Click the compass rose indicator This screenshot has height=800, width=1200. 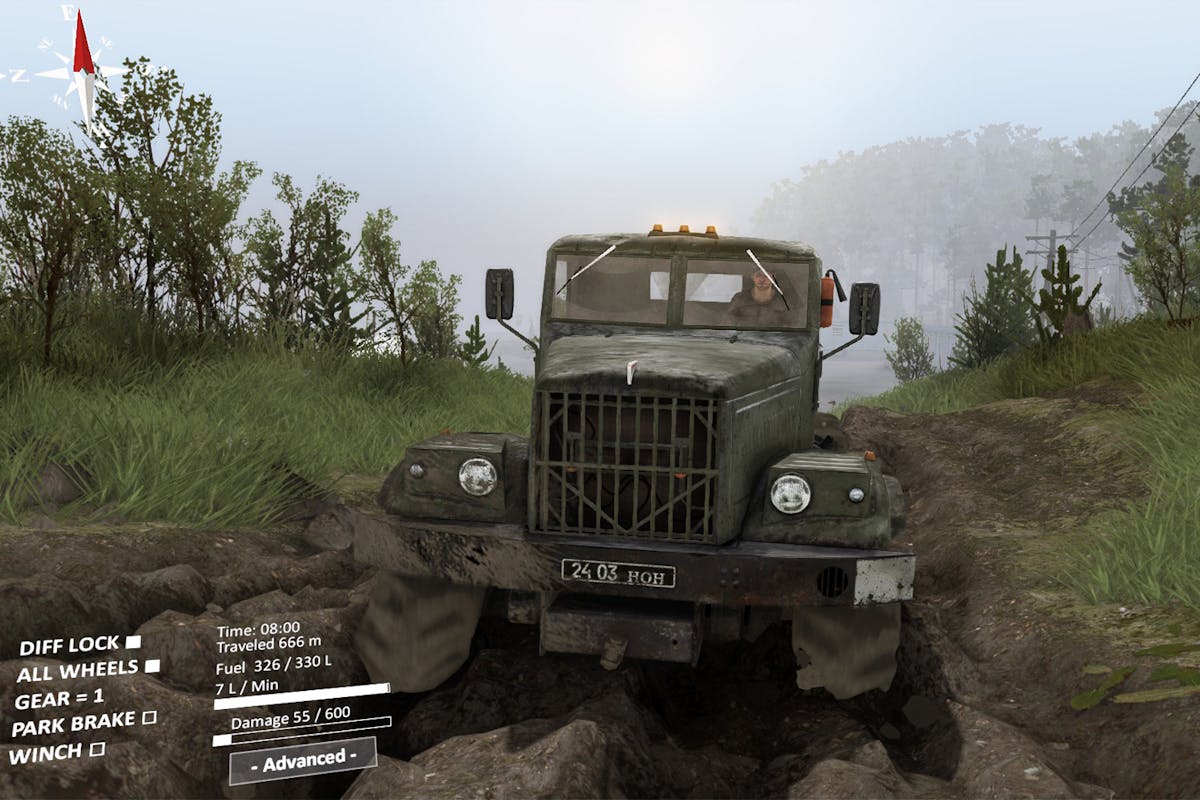[x=82, y=72]
